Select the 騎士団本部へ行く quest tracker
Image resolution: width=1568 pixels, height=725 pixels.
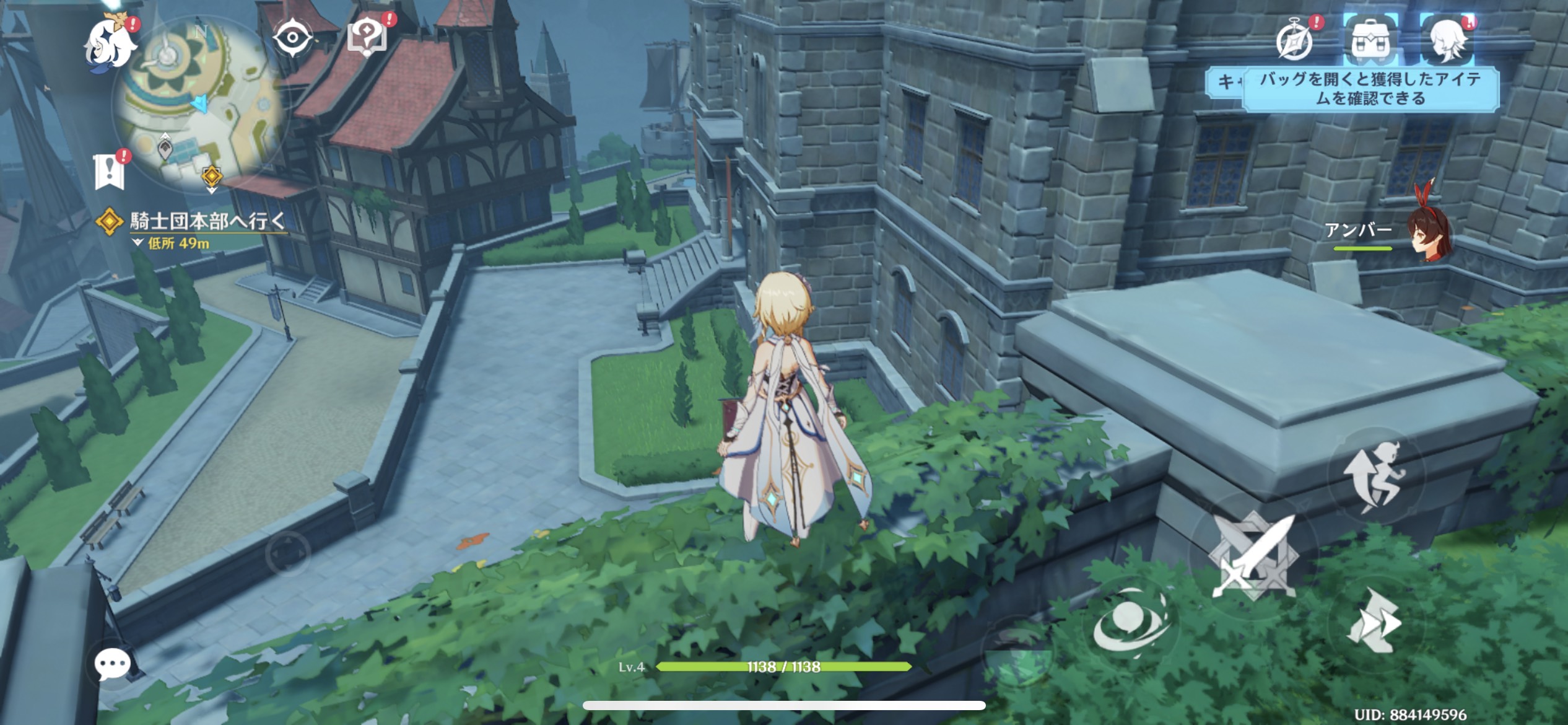click(x=207, y=222)
